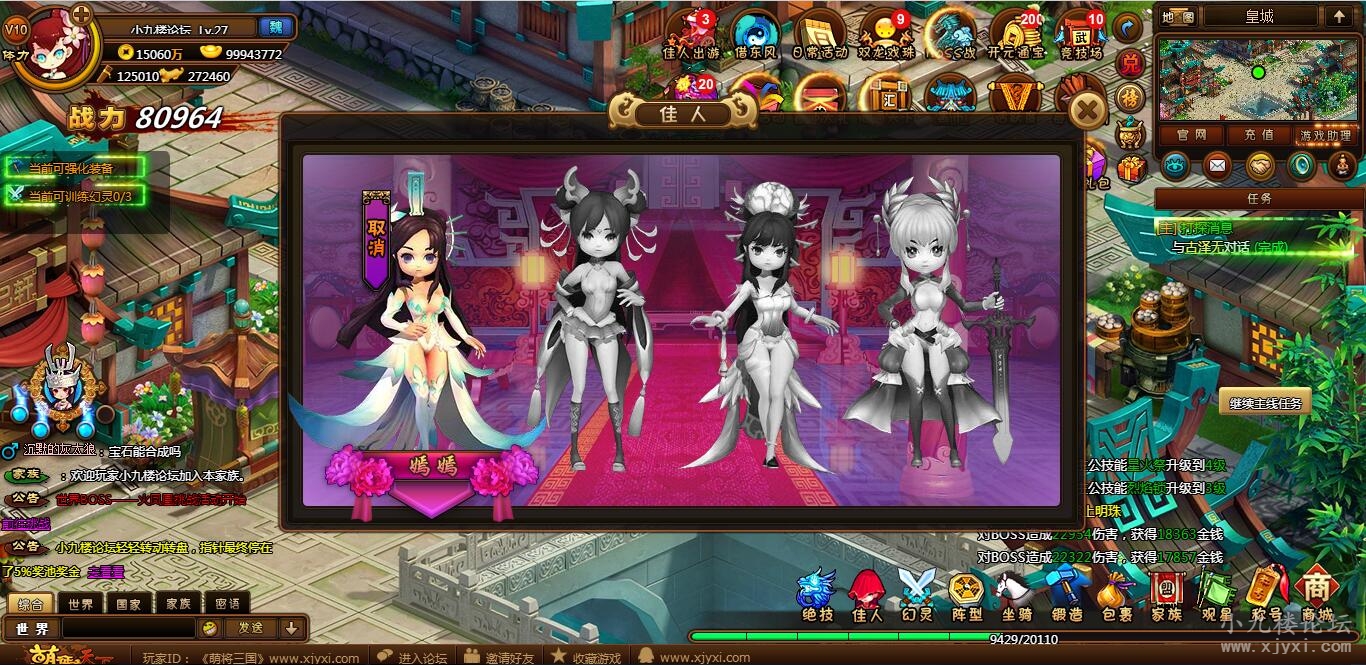Switch to the 家族 chat tab

(178, 604)
